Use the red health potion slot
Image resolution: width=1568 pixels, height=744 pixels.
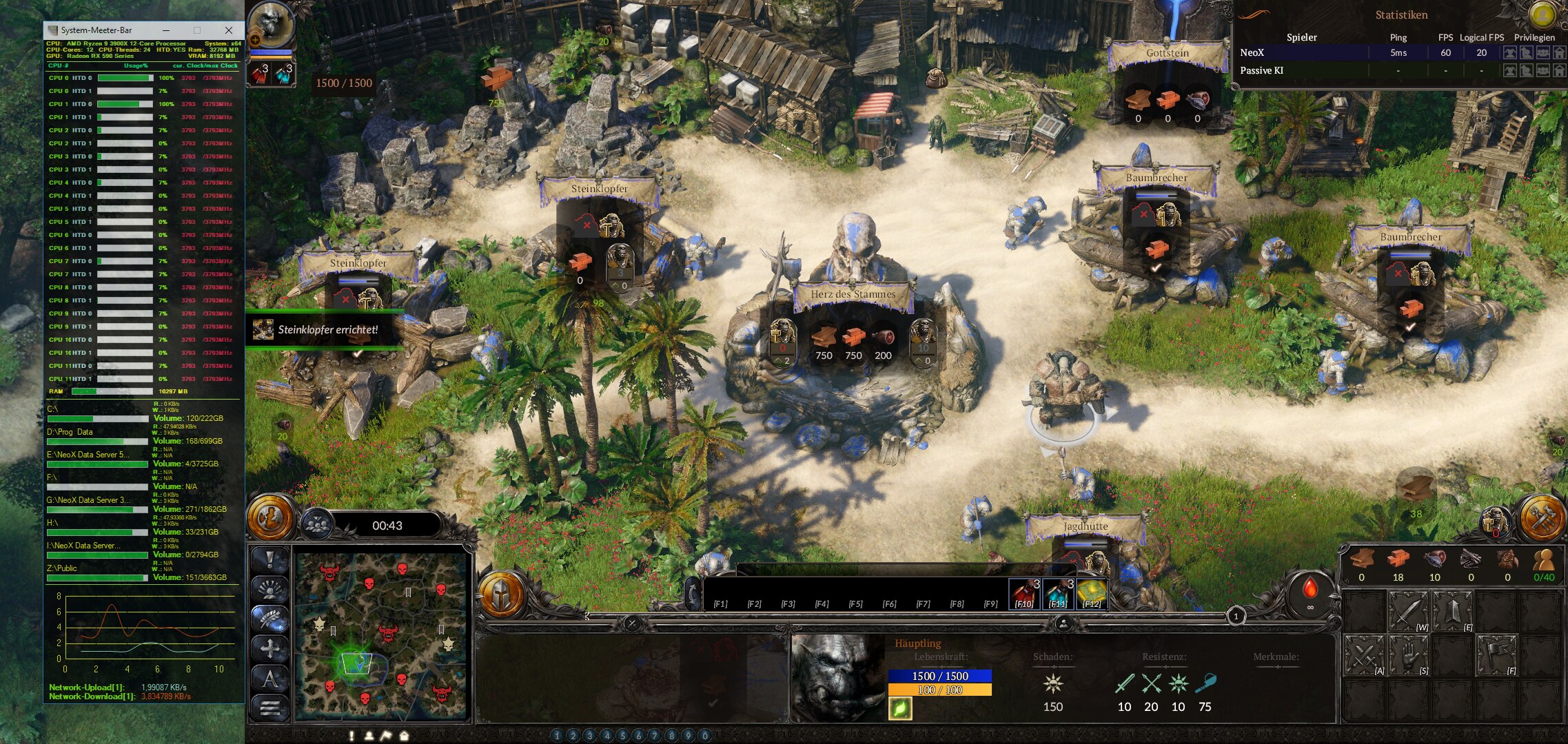point(1025,594)
